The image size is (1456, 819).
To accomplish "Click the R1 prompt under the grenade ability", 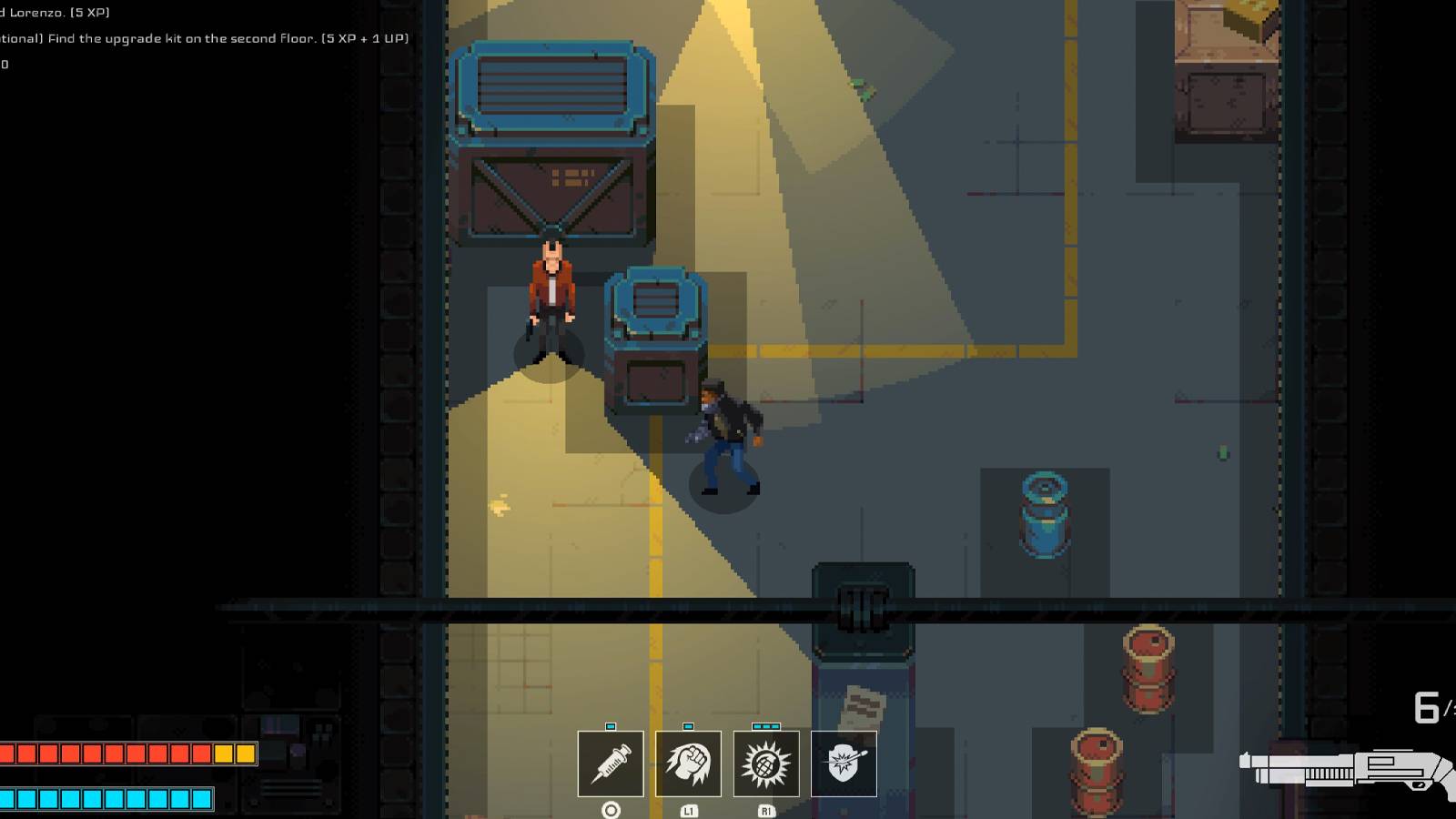I will [x=766, y=810].
